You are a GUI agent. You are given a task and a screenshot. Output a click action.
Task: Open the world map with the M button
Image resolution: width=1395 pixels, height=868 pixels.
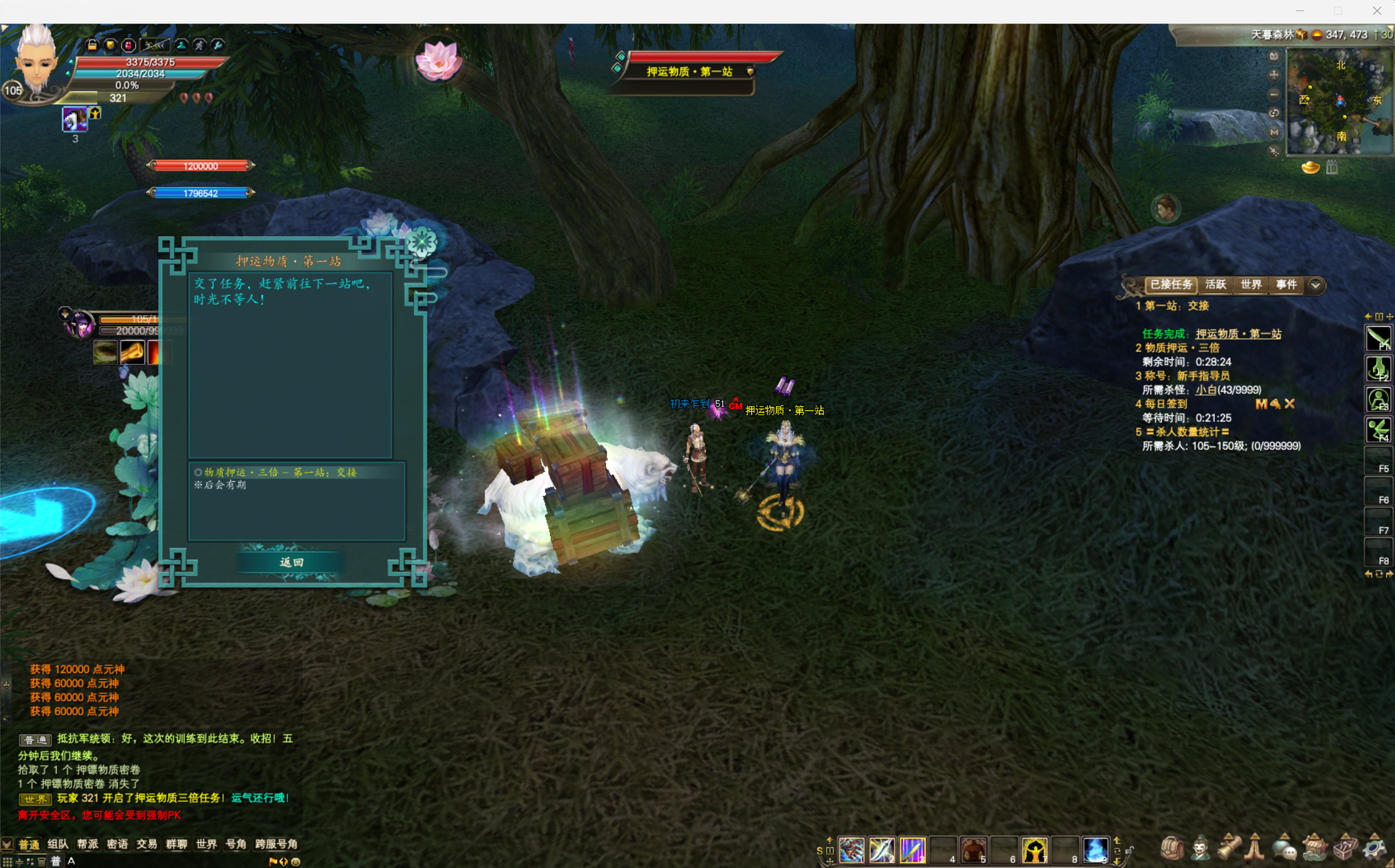click(1274, 132)
